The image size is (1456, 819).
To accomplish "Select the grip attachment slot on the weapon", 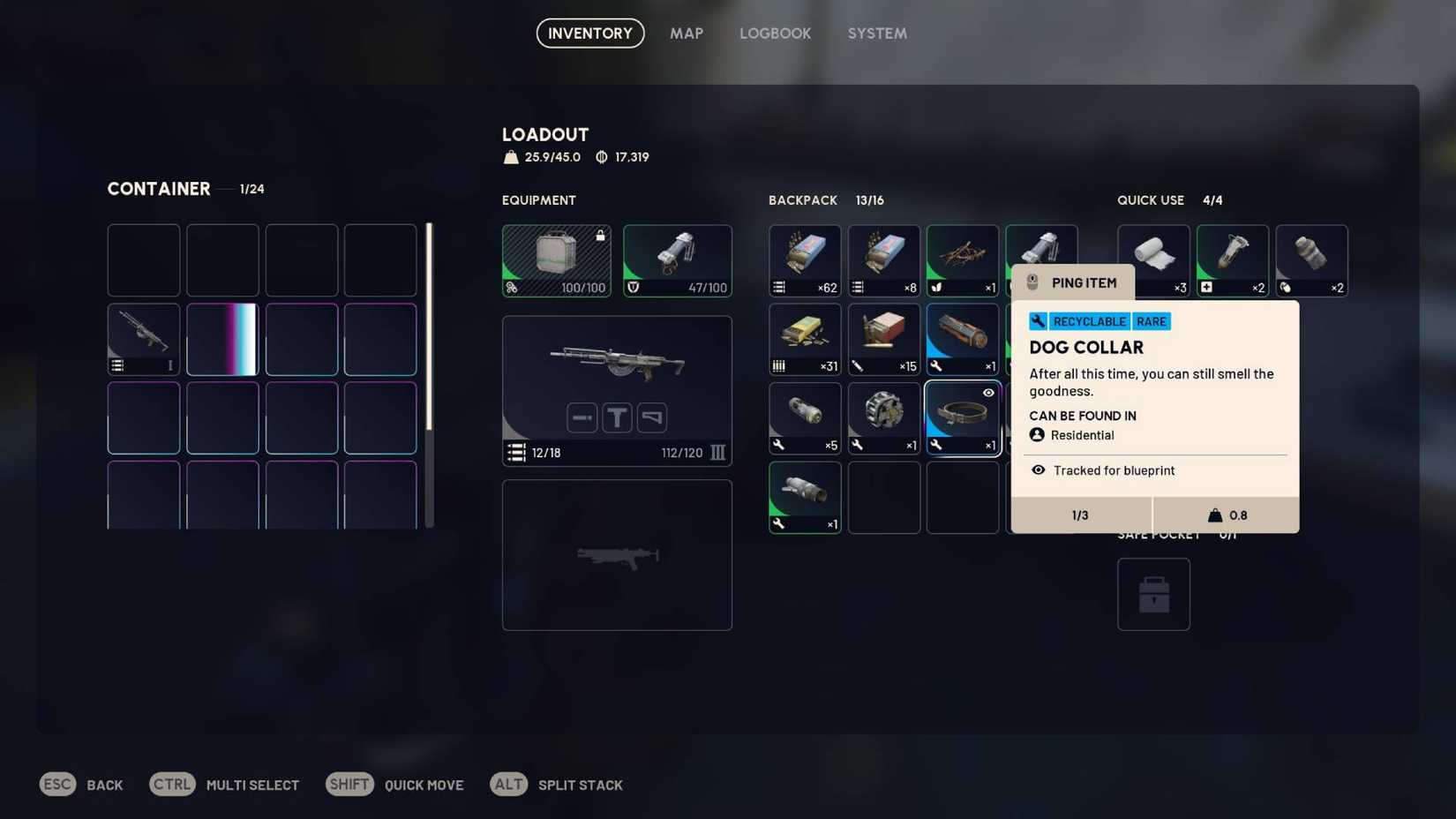I will pos(617,417).
